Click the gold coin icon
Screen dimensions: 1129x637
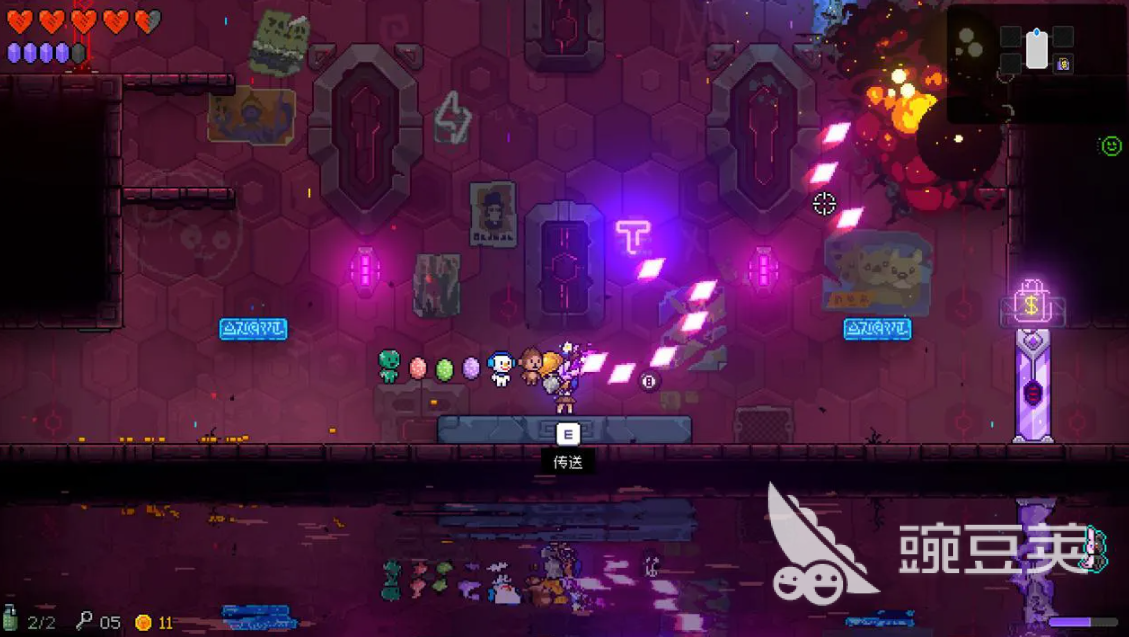tap(143, 622)
